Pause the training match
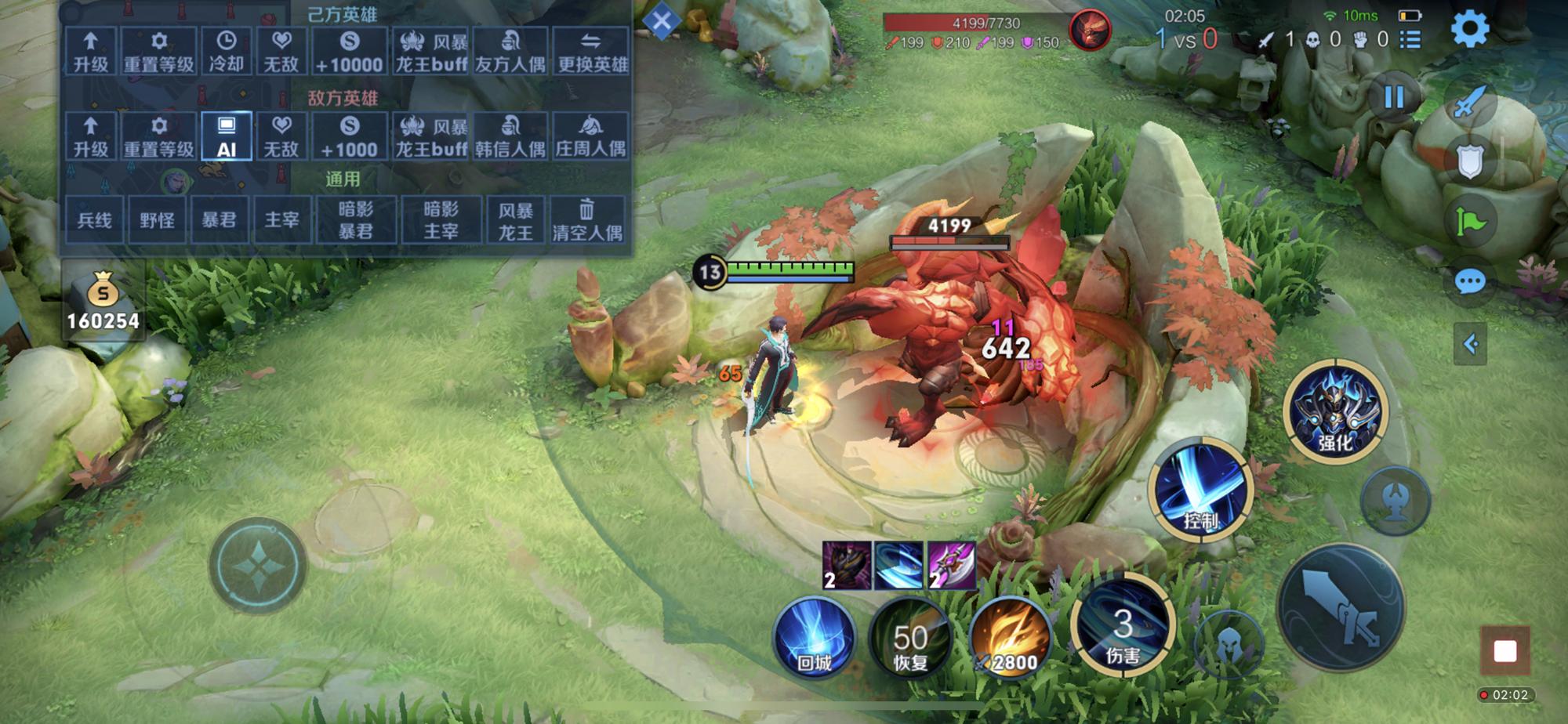1568x724 pixels. (1394, 97)
